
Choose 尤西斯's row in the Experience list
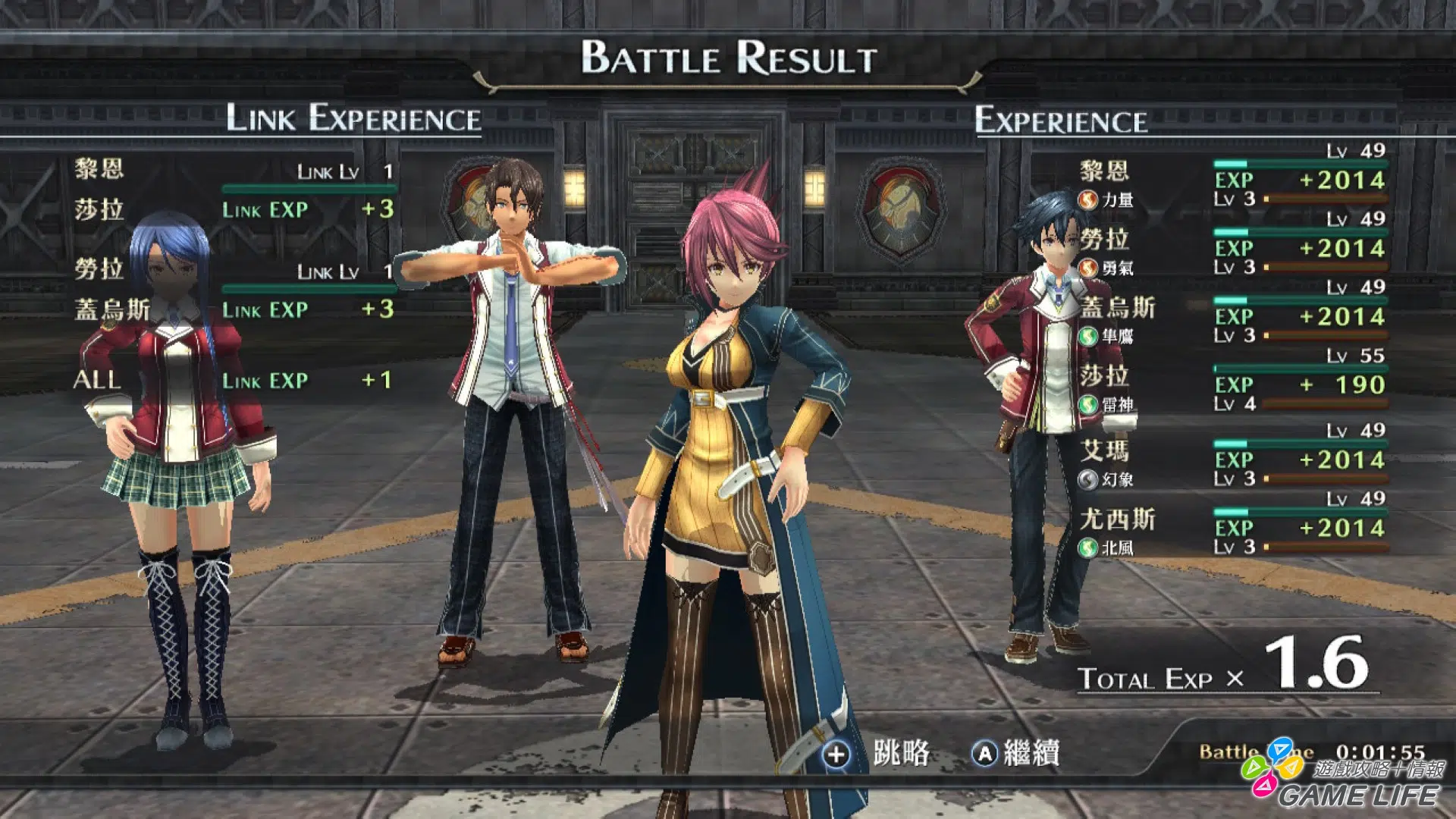click(1118, 519)
